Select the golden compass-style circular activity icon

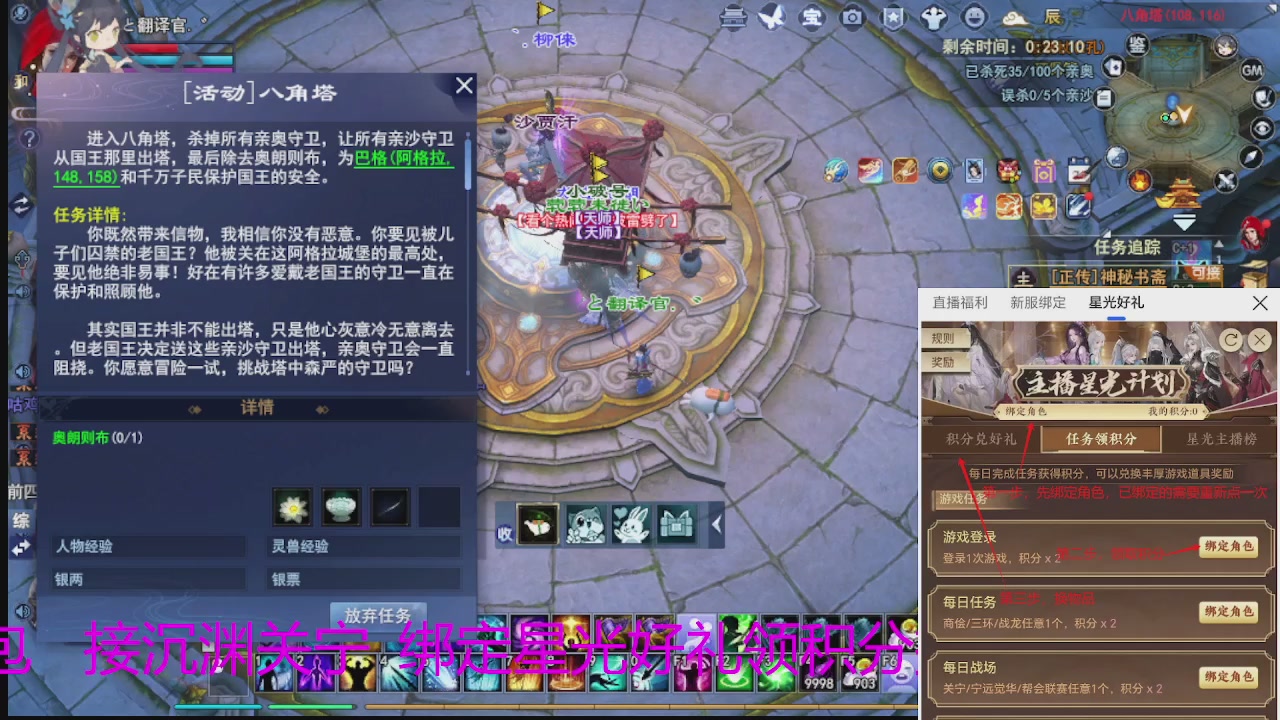pos(939,170)
